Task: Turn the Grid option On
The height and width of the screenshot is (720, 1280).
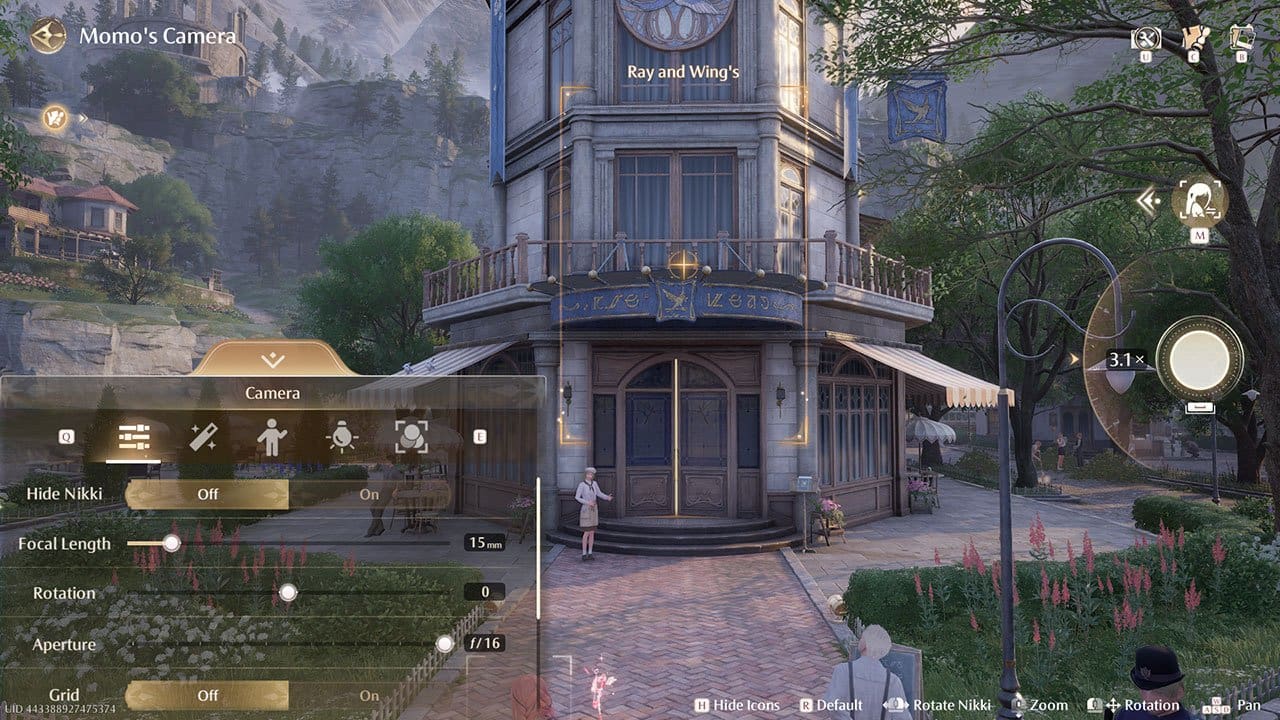Action: point(369,696)
